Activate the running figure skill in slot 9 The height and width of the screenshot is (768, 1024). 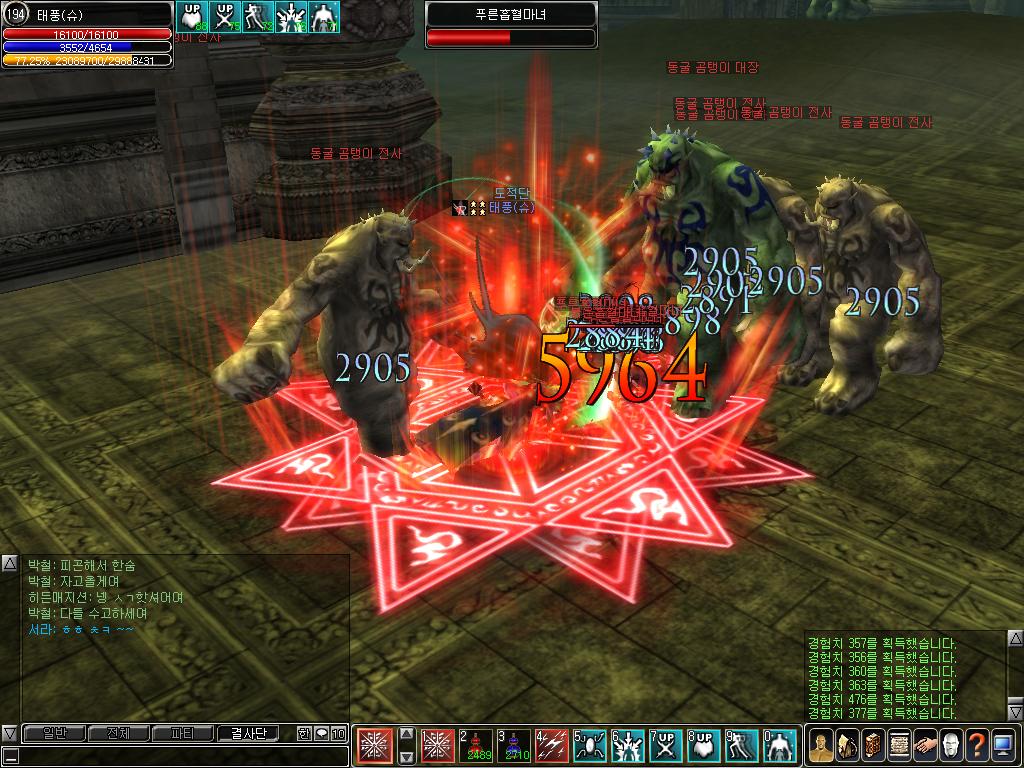tap(740, 744)
